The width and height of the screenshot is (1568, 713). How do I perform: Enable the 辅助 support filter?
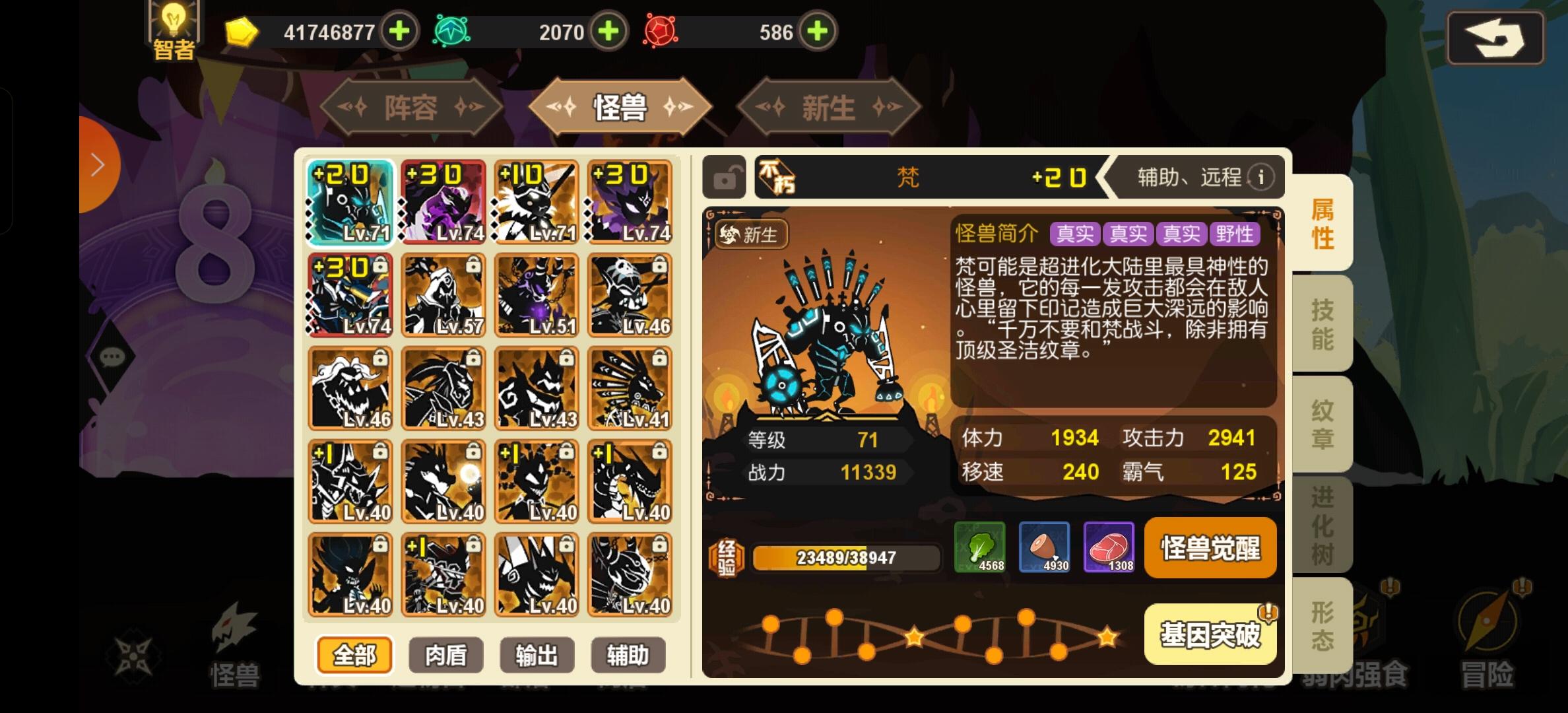click(x=628, y=655)
